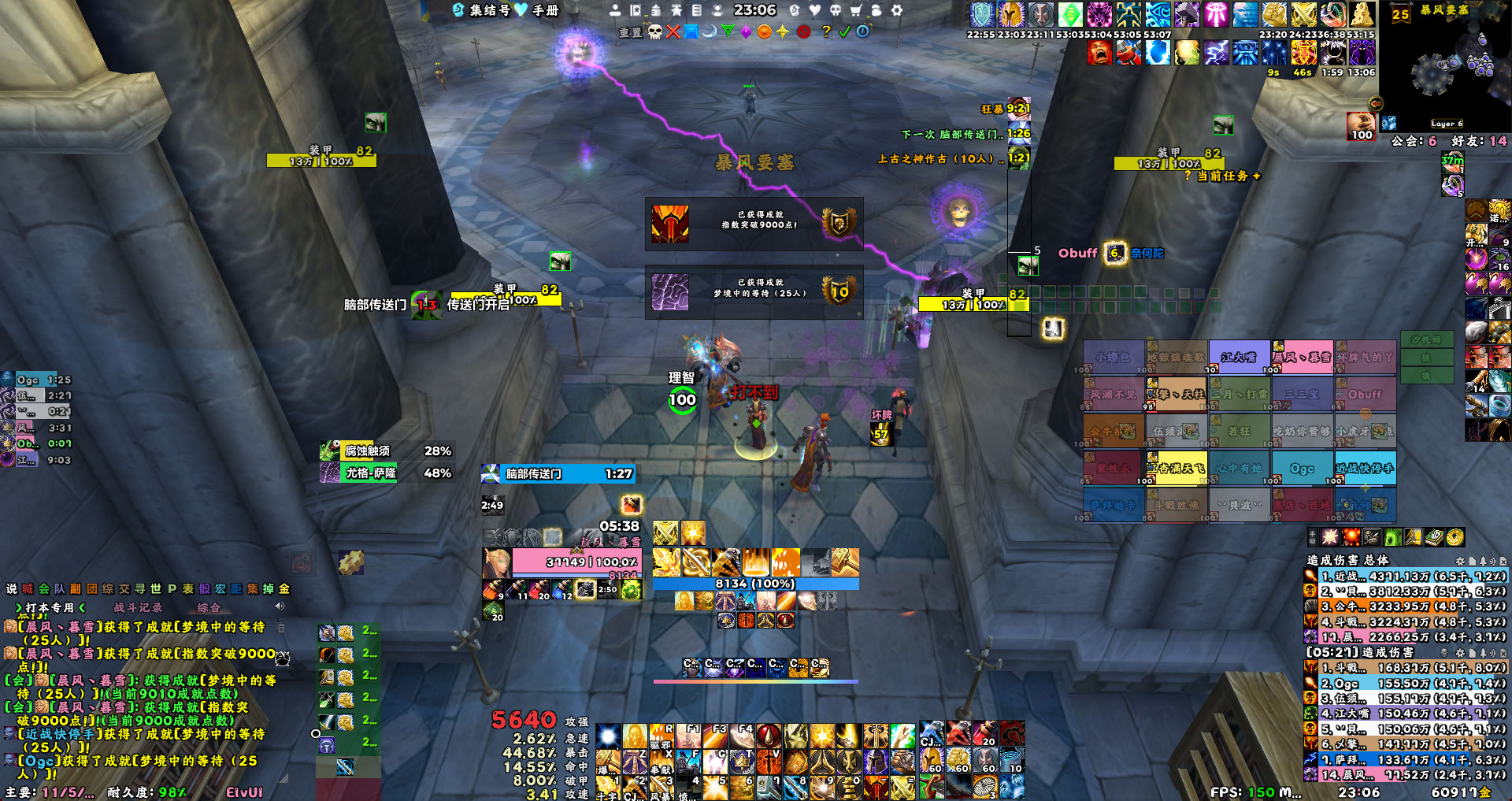Select raid frame 江大嘴

[x=1239, y=357]
